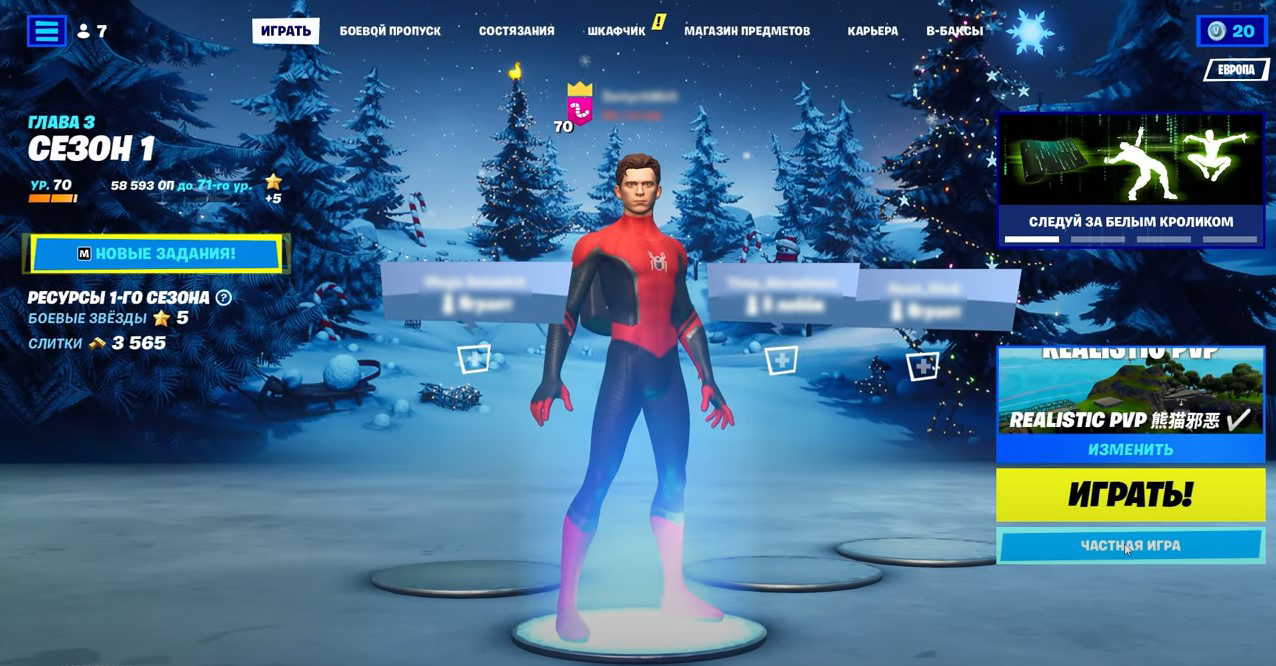Open the БОЕВОЙ ПРОПУСК tab
This screenshot has height=666, width=1276.
pos(390,31)
